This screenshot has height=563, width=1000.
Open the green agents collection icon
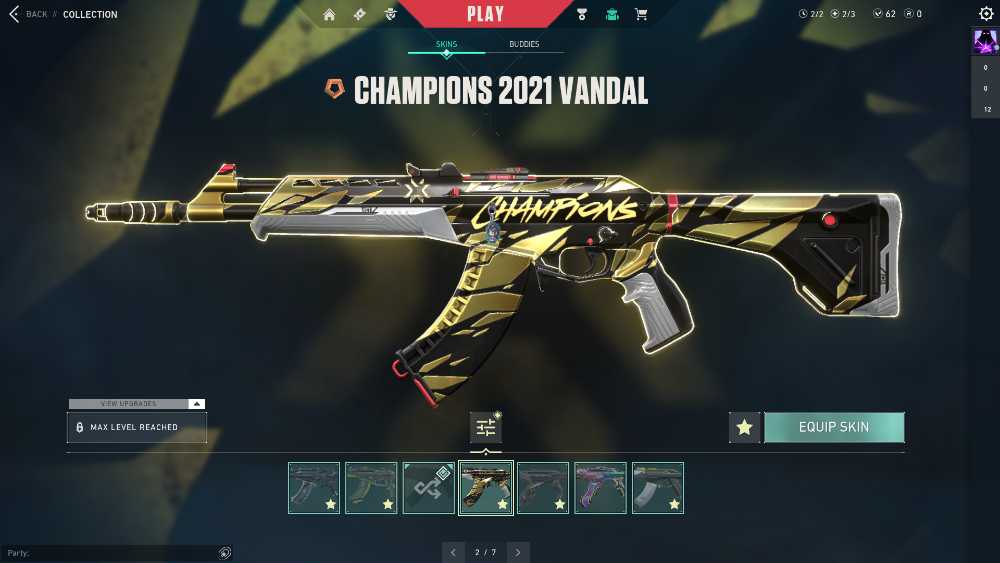pyautogui.click(x=612, y=14)
